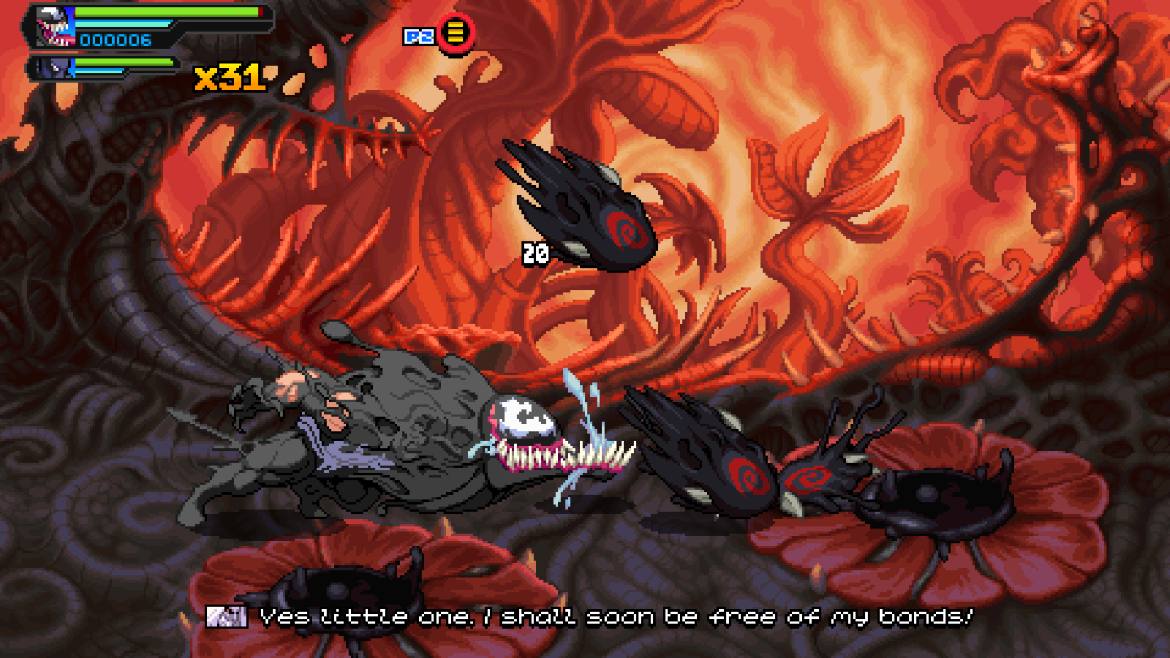This screenshot has width=1170, height=658.
Task: Click the player one character portrait
Action: (x=53, y=27)
